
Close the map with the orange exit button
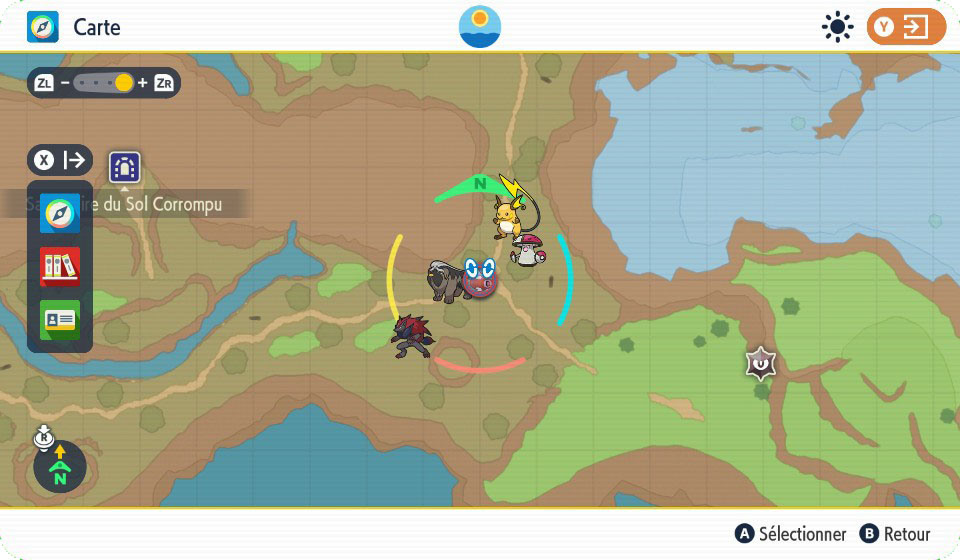tap(905, 27)
